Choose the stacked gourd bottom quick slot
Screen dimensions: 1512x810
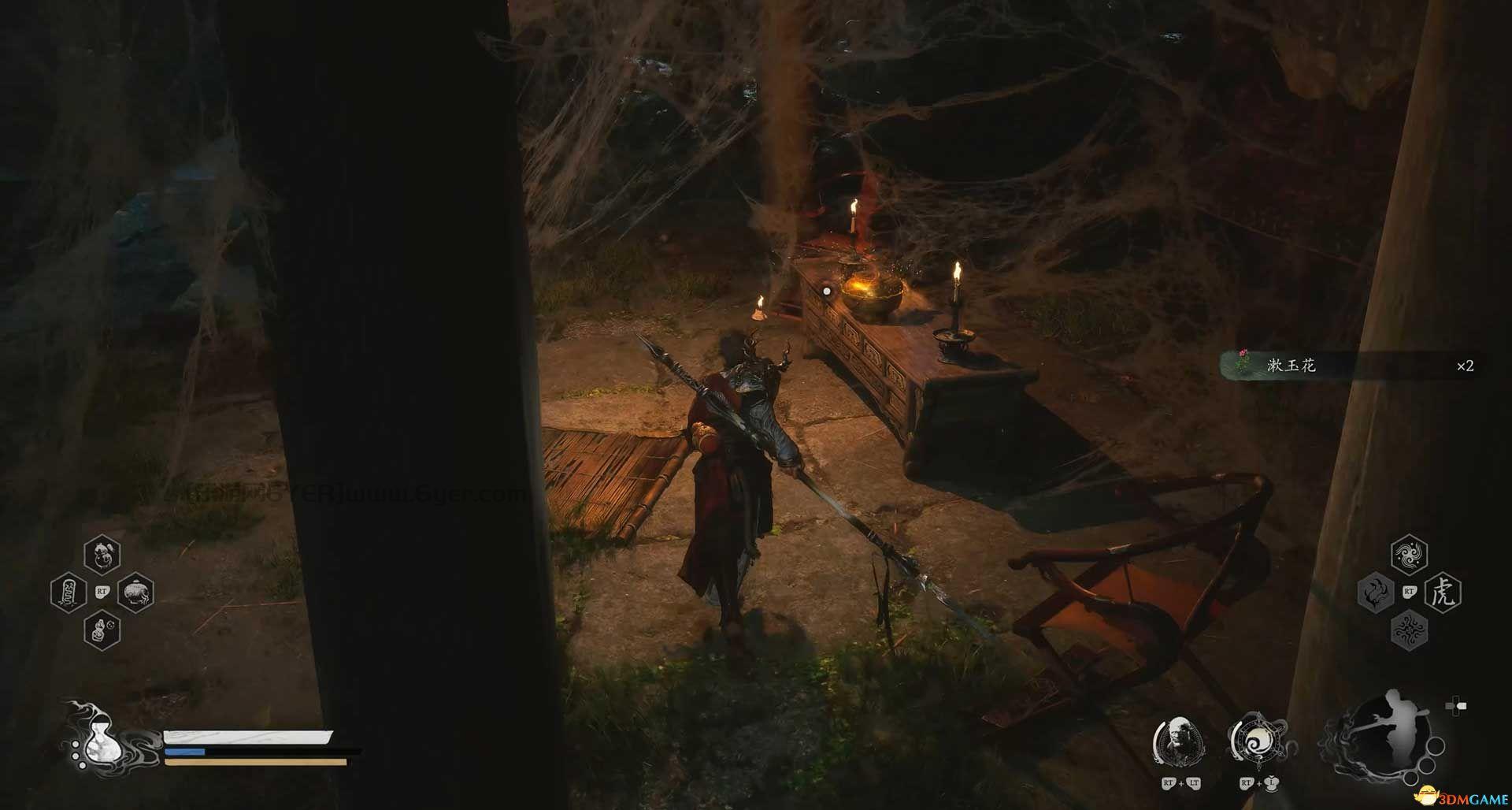pyautogui.click(x=102, y=630)
